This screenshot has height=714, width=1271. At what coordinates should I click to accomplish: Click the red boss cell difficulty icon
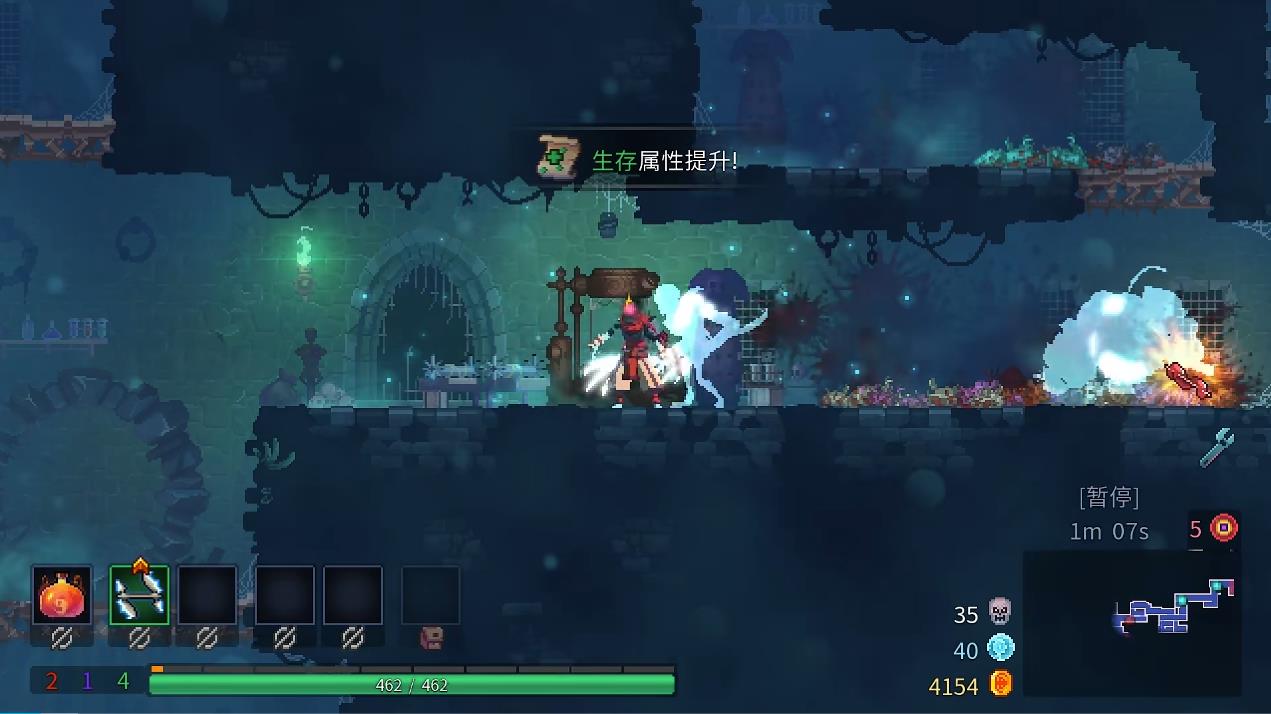(x=1224, y=528)
